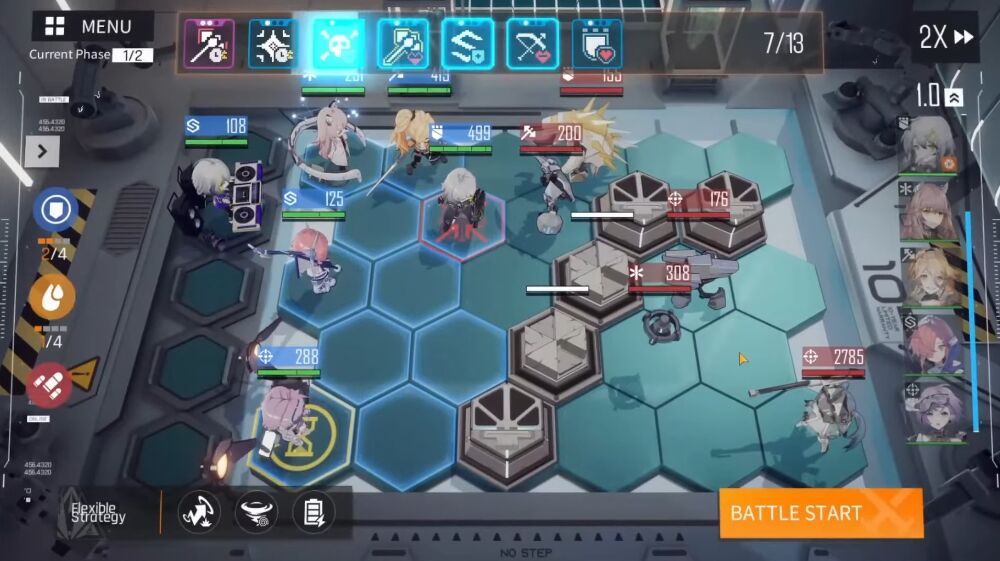1000x561 pixels.
Task: Pick the silver-haired character portrait
Action: tap(931, 146)
